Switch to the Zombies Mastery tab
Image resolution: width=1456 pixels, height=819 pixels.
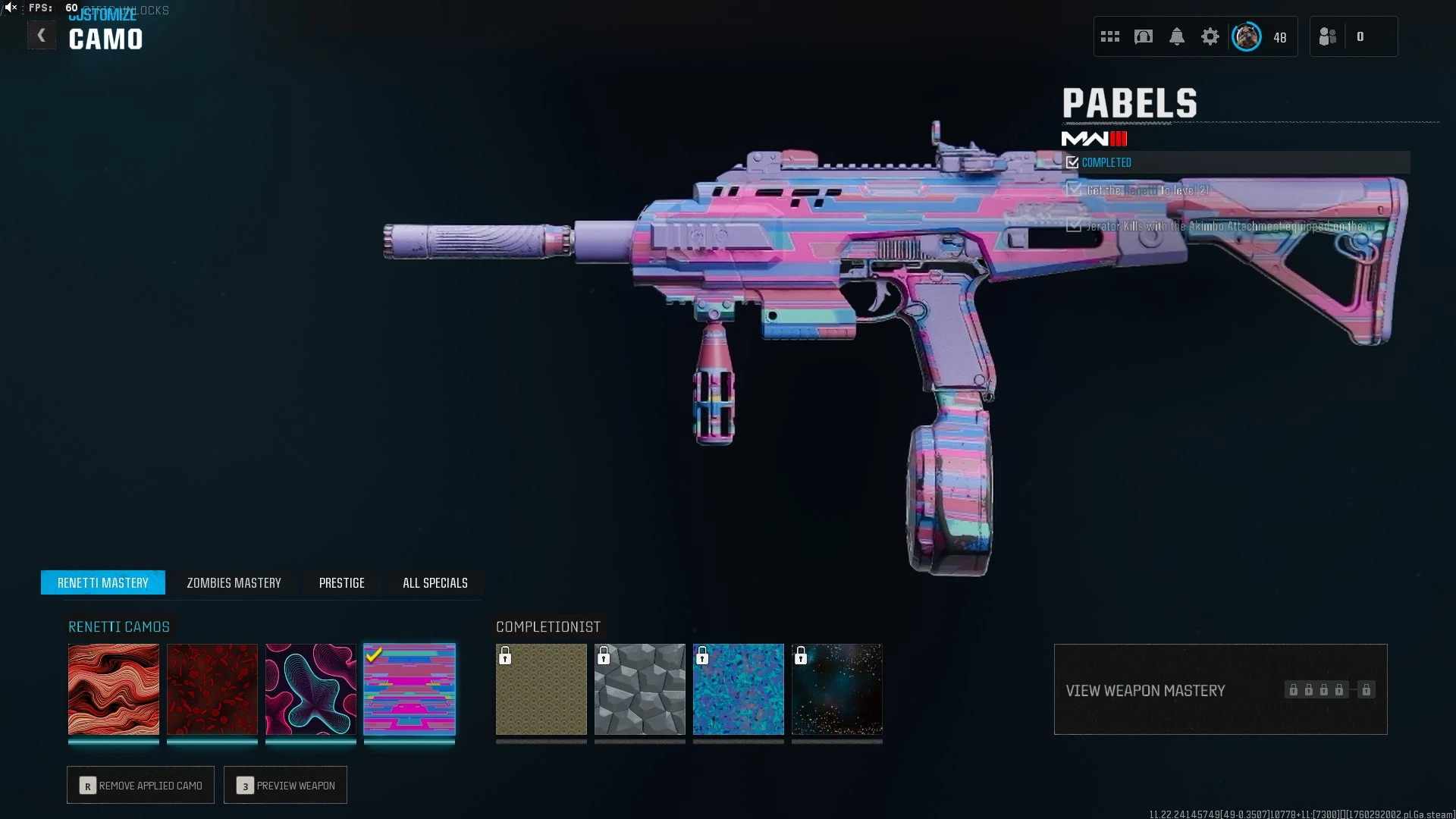234,582
